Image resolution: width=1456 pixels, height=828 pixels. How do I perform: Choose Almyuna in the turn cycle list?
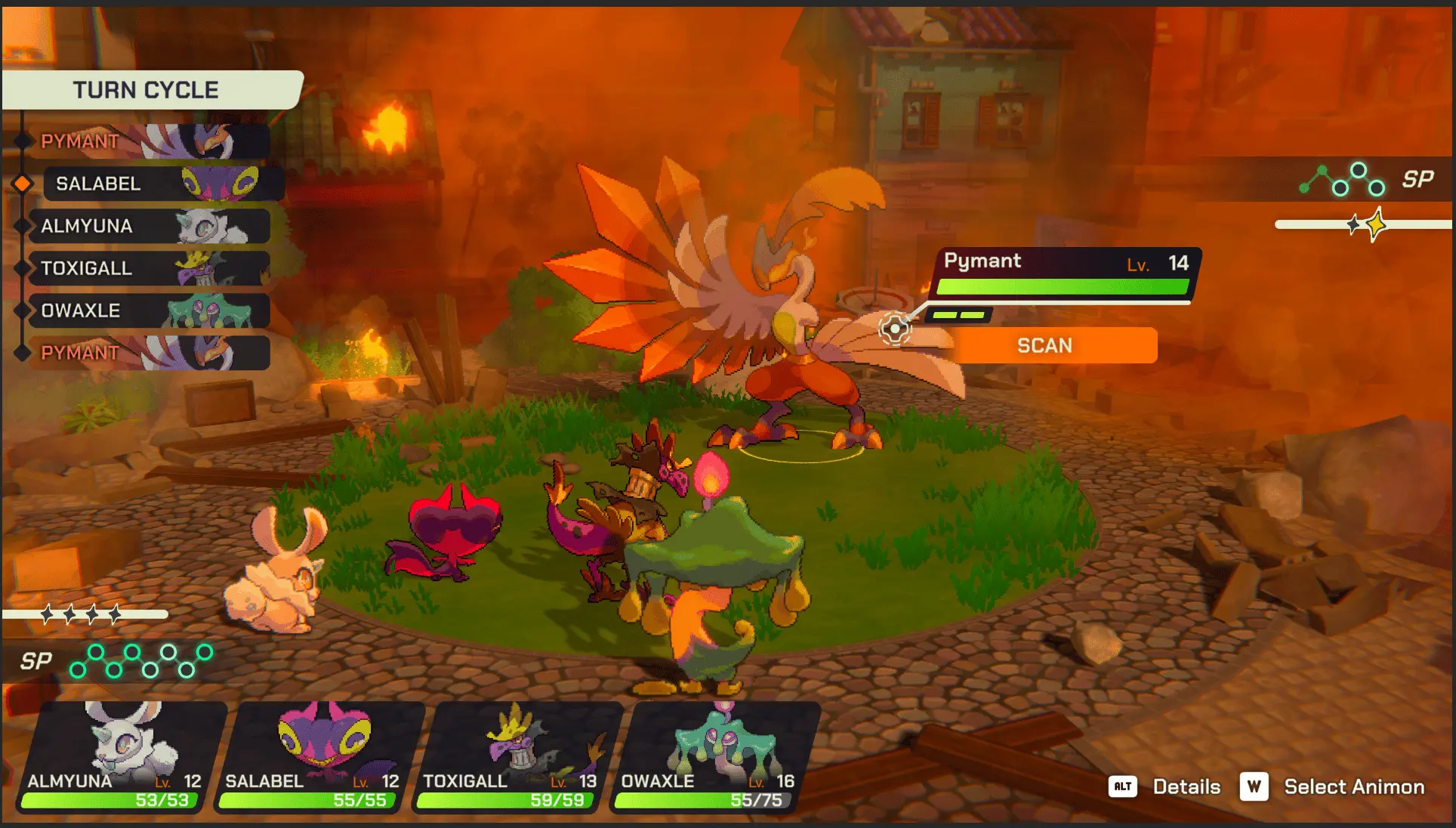pos(148,226)
